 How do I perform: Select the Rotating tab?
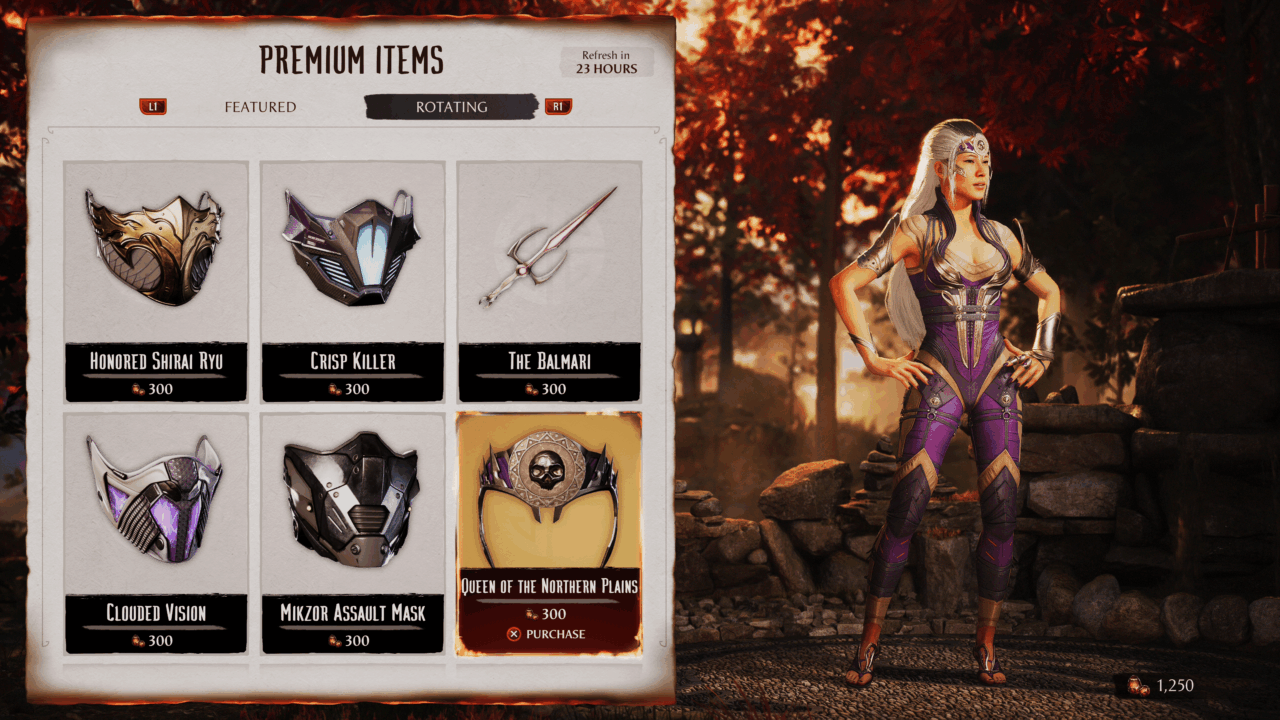(452, 107)
